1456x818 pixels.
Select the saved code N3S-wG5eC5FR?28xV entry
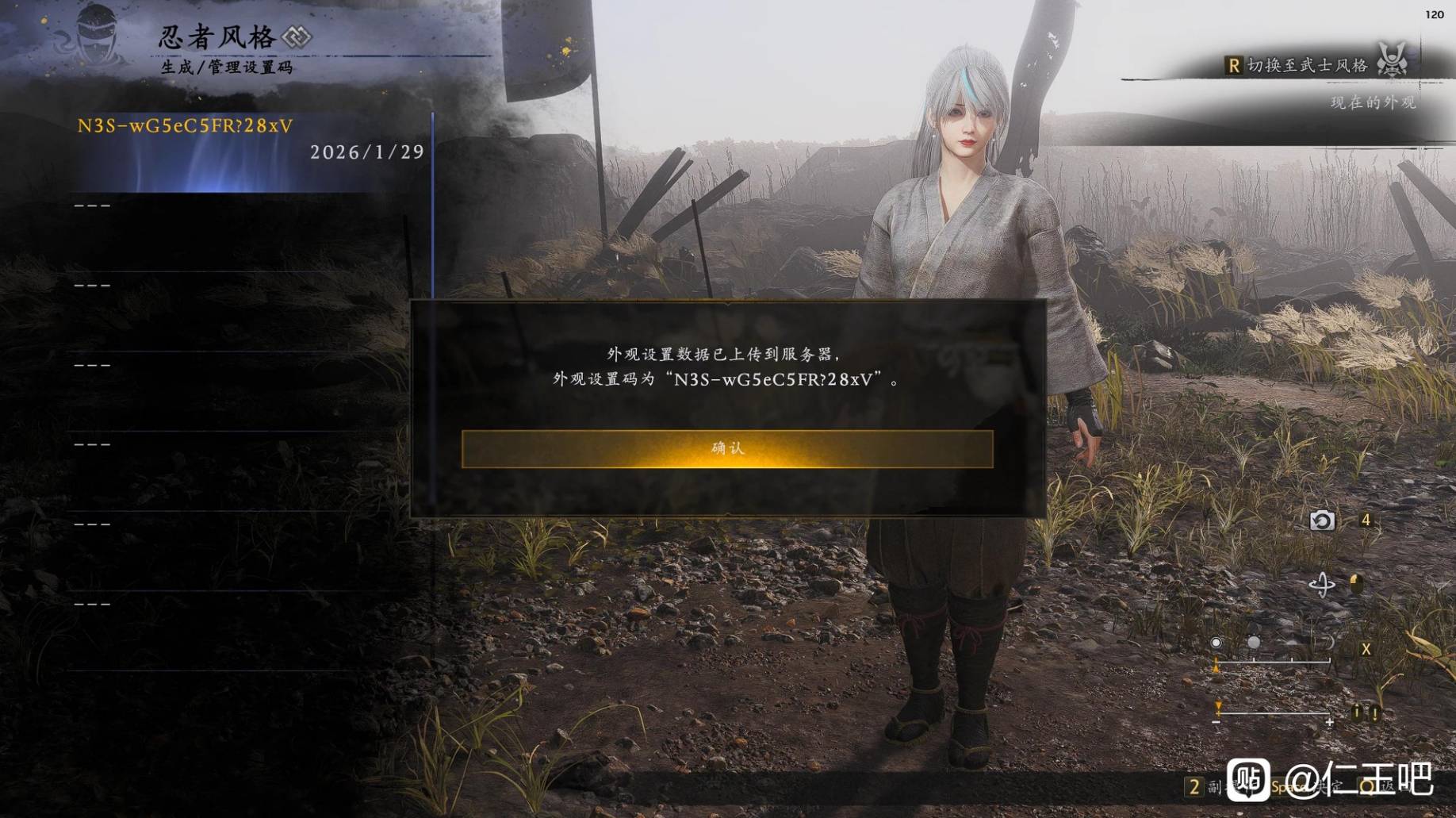[251, 140]
